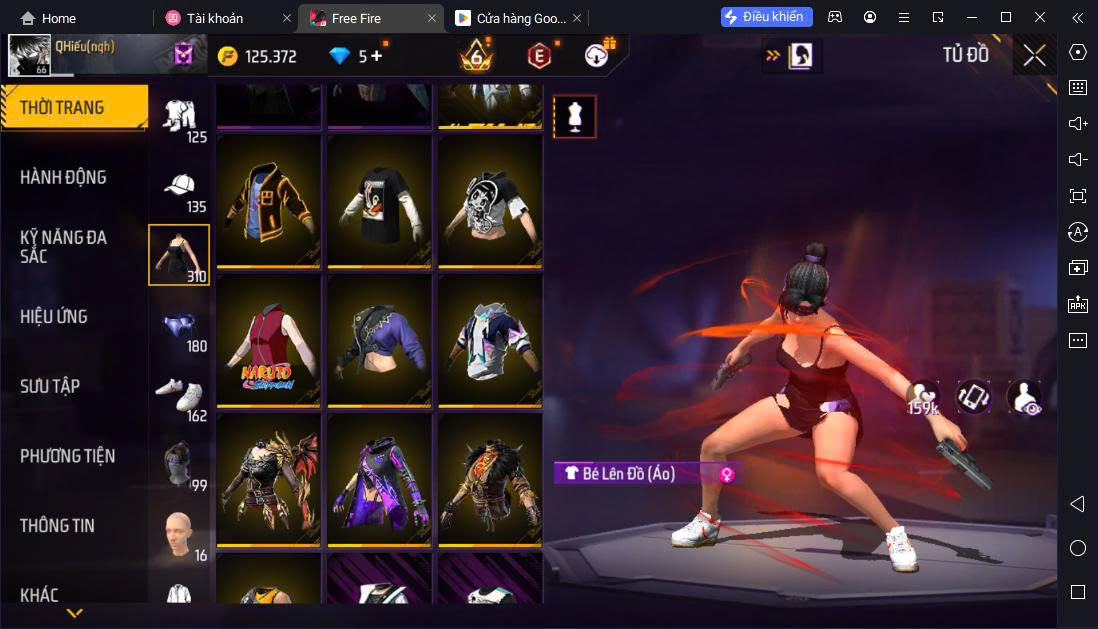Viewport: 1098px width, 629px height.
Task: Select the Hiệu Ứng category
Action: point(54,316)
